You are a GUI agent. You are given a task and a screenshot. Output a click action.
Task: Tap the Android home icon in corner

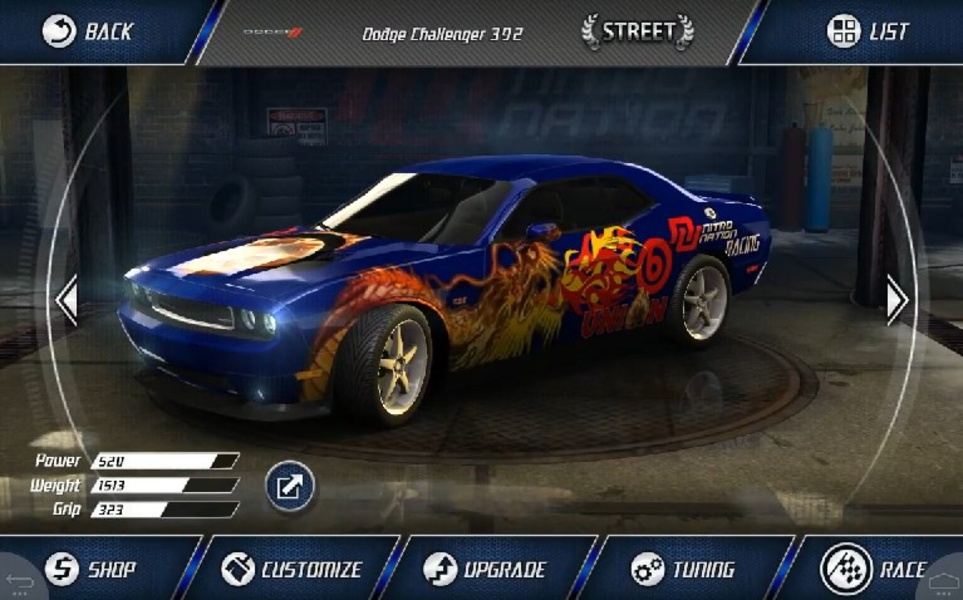943,580
